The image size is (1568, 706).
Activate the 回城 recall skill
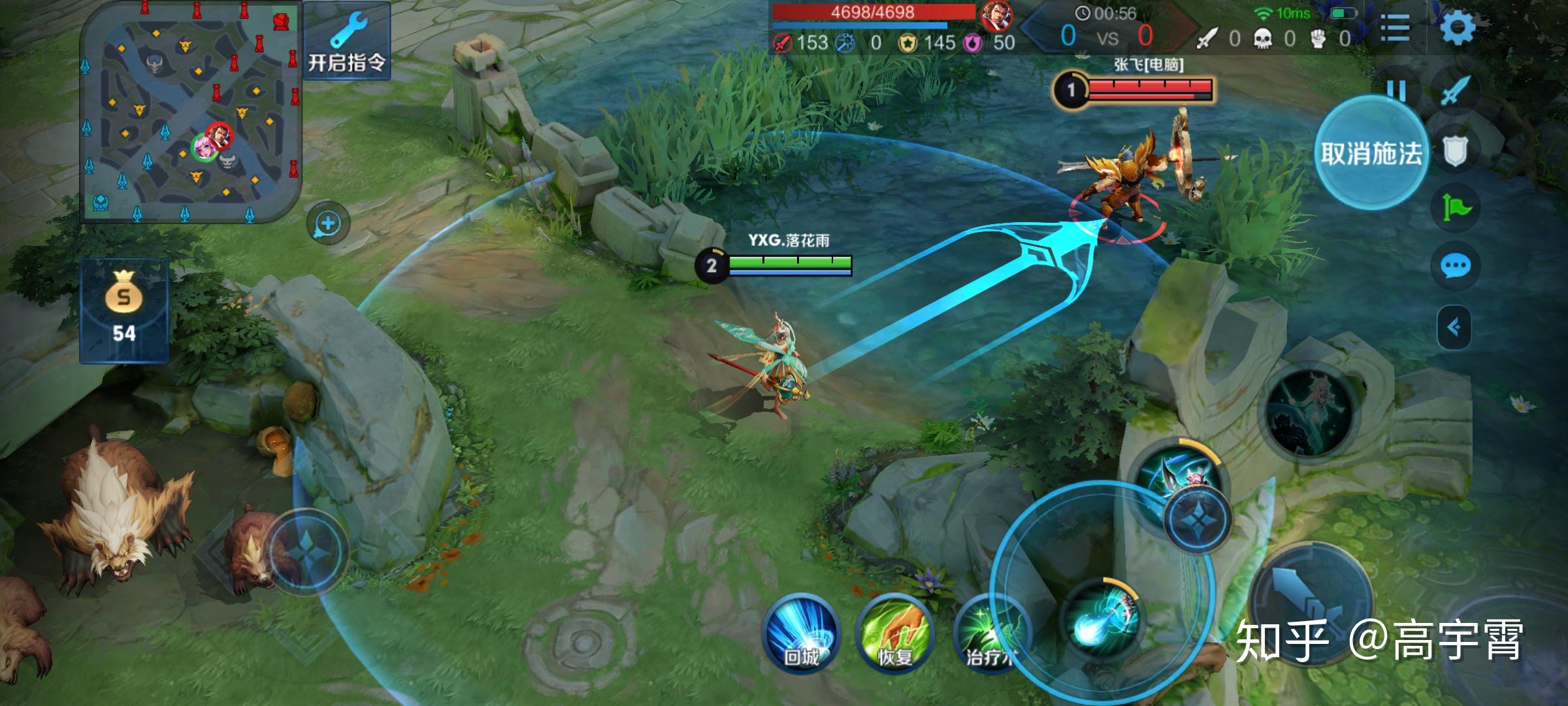click(801, 633)
